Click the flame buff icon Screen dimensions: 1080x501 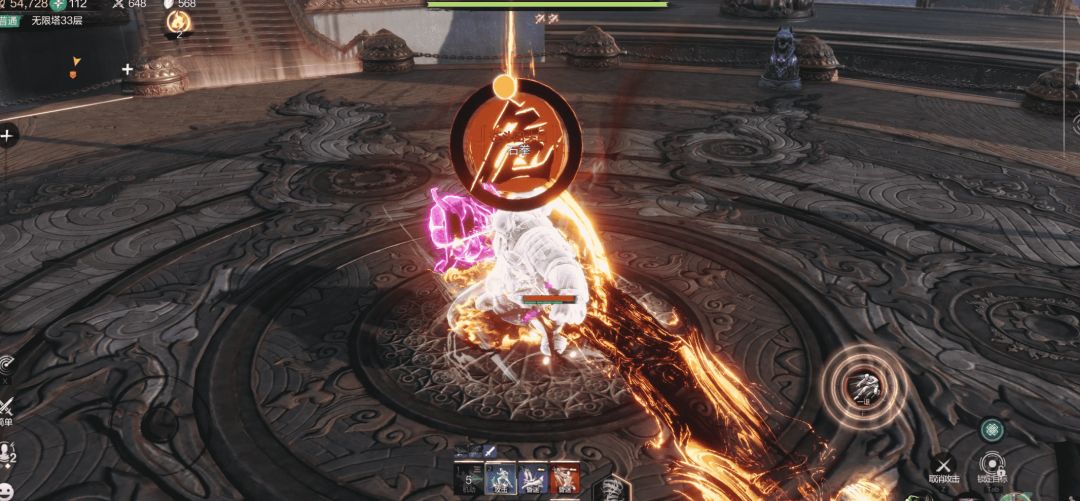[179, 20]
